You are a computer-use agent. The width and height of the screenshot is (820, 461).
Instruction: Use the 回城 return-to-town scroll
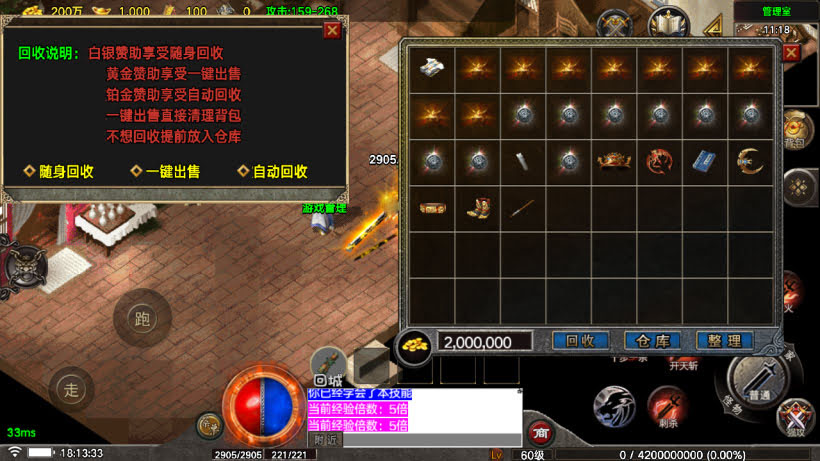327,367
